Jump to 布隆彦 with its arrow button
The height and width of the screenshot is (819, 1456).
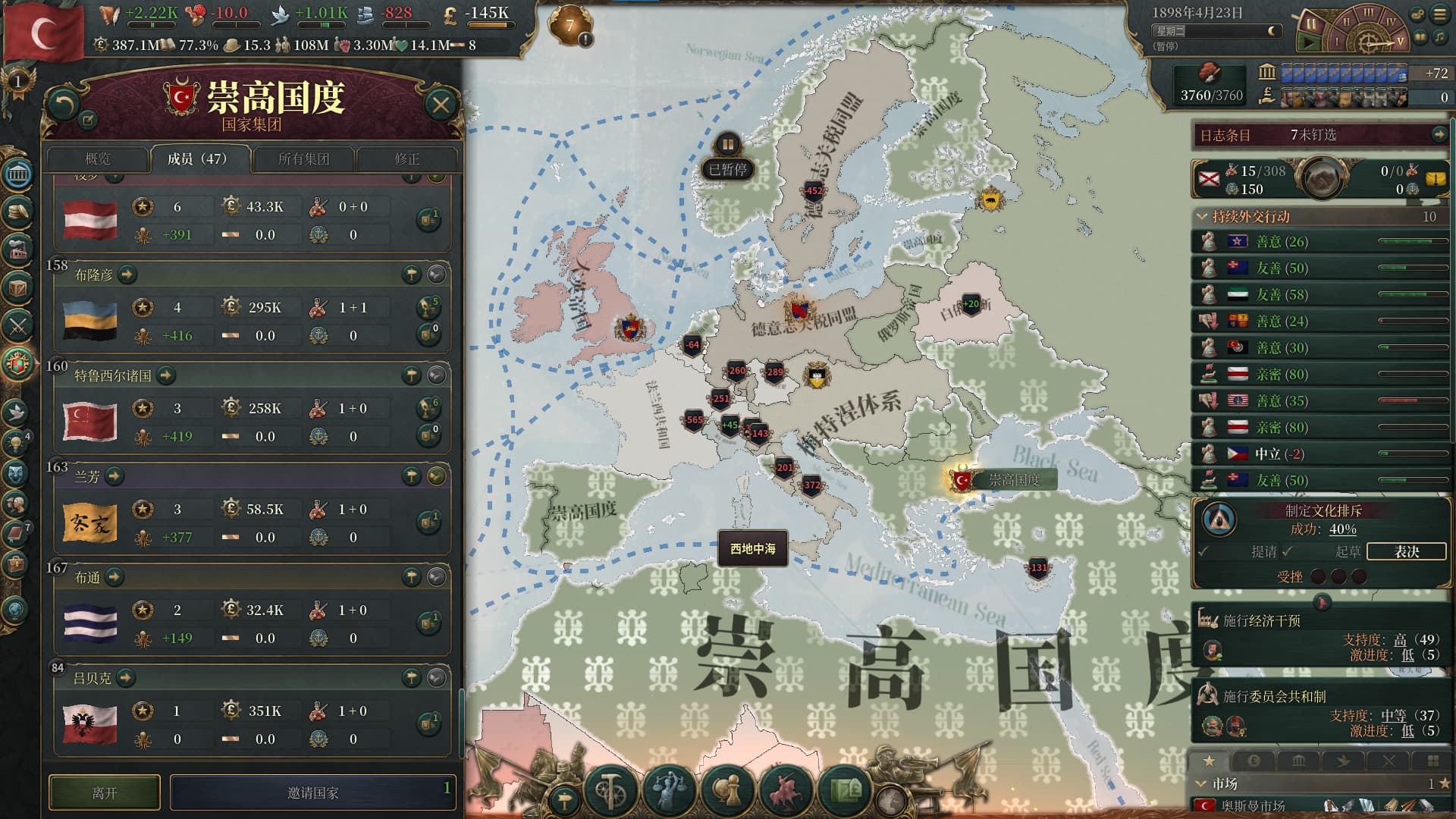click(x=127, y=275)
